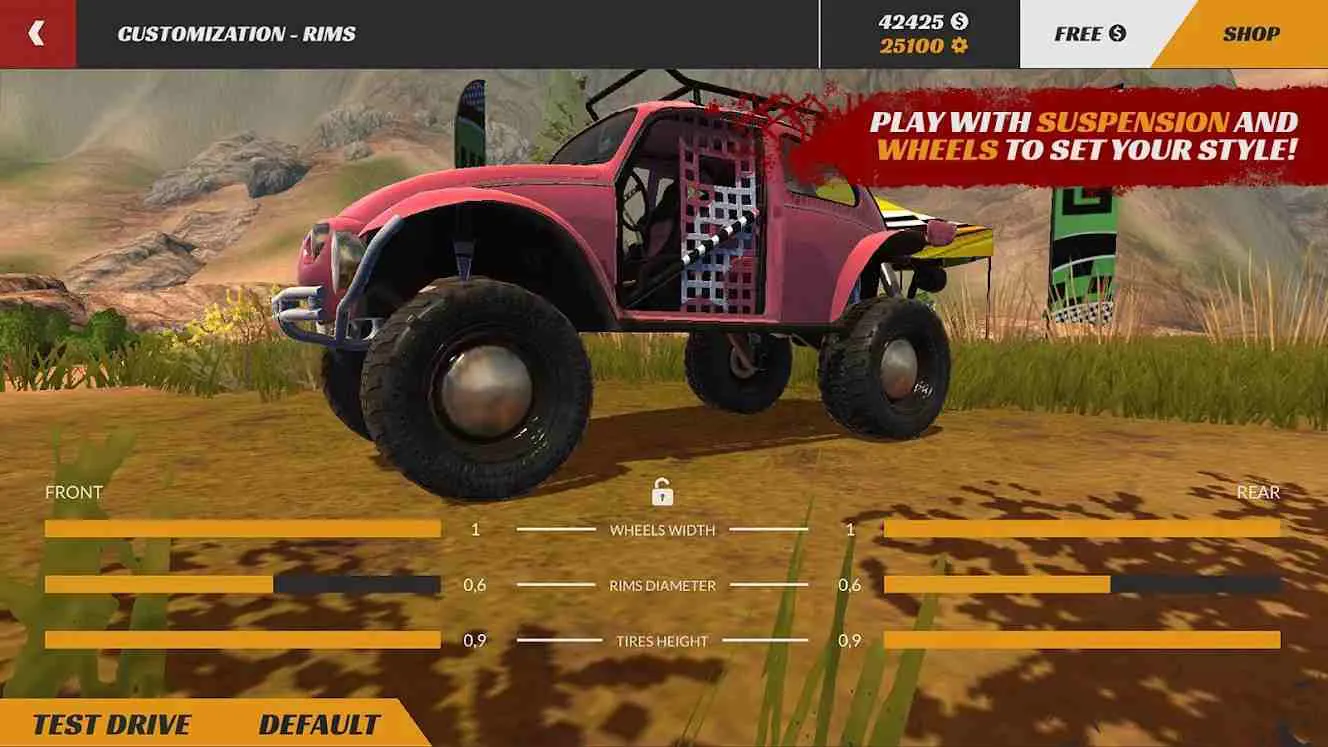Reset settings using the DEFAULT button
Screen dimensions: 1328x747
(x=318, y=722)
